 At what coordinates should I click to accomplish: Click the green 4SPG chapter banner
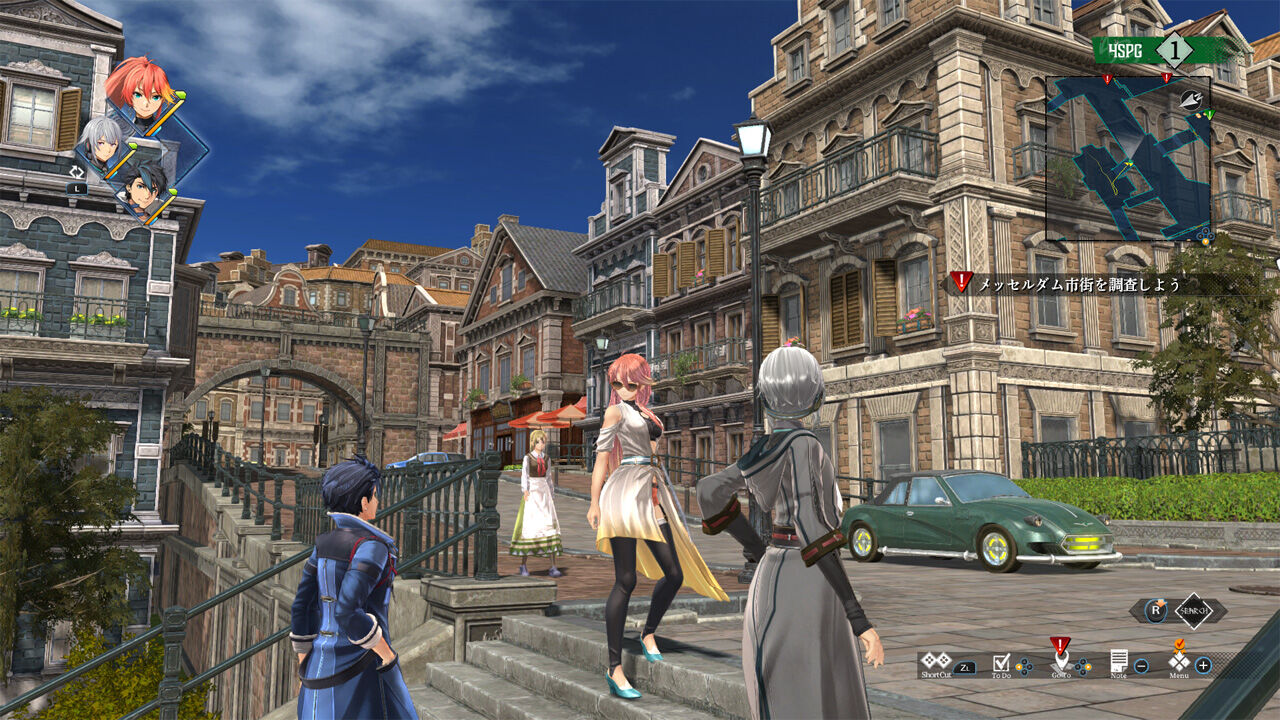(1125, 48)
